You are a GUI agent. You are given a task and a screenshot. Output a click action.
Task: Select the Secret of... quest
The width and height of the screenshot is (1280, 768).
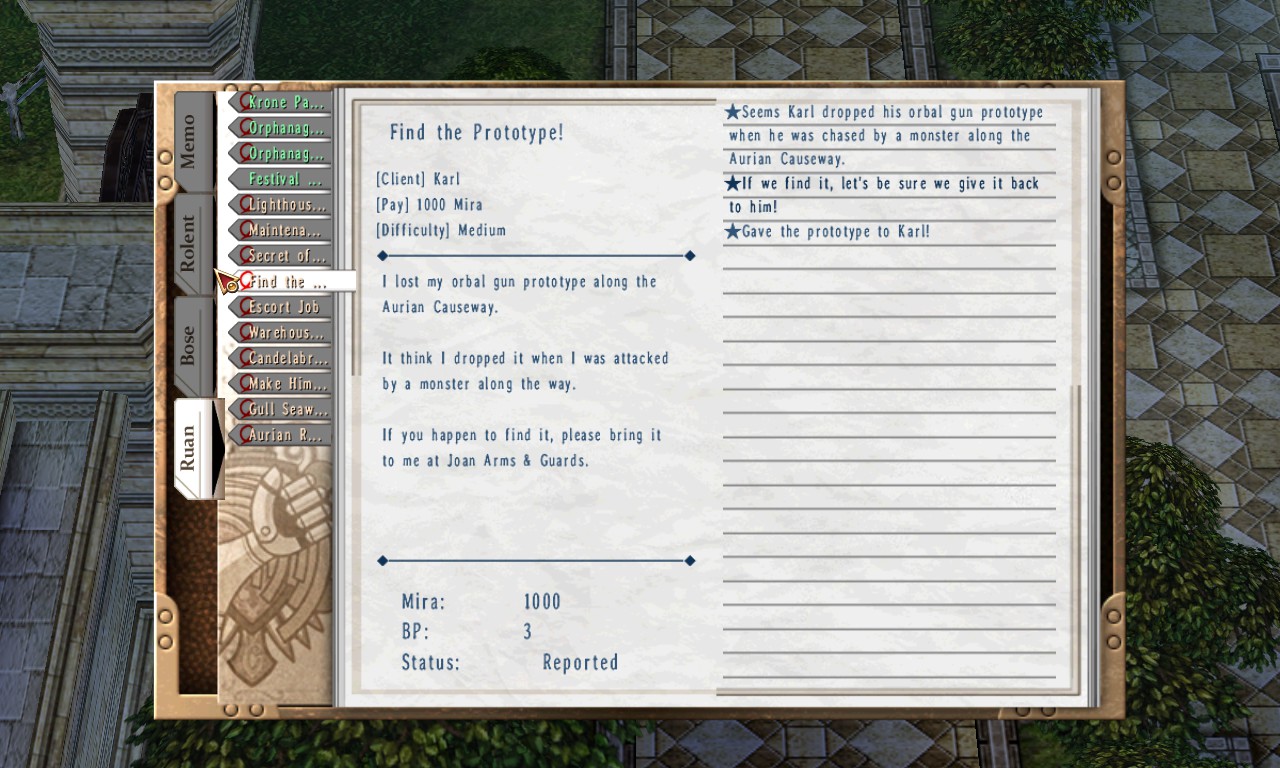pos(284,256)
